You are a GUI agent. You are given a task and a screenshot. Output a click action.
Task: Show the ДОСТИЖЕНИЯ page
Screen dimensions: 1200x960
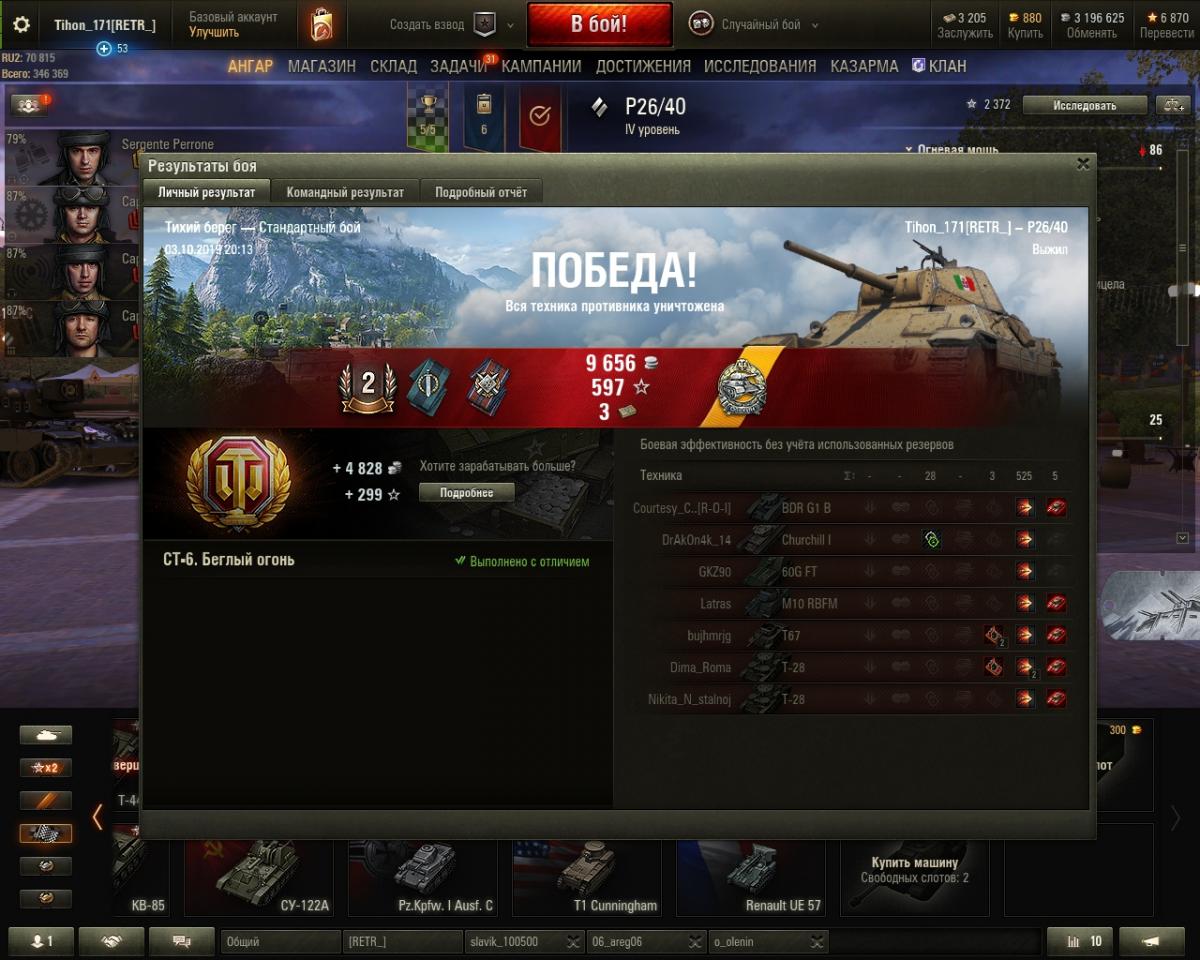point(643,66)
